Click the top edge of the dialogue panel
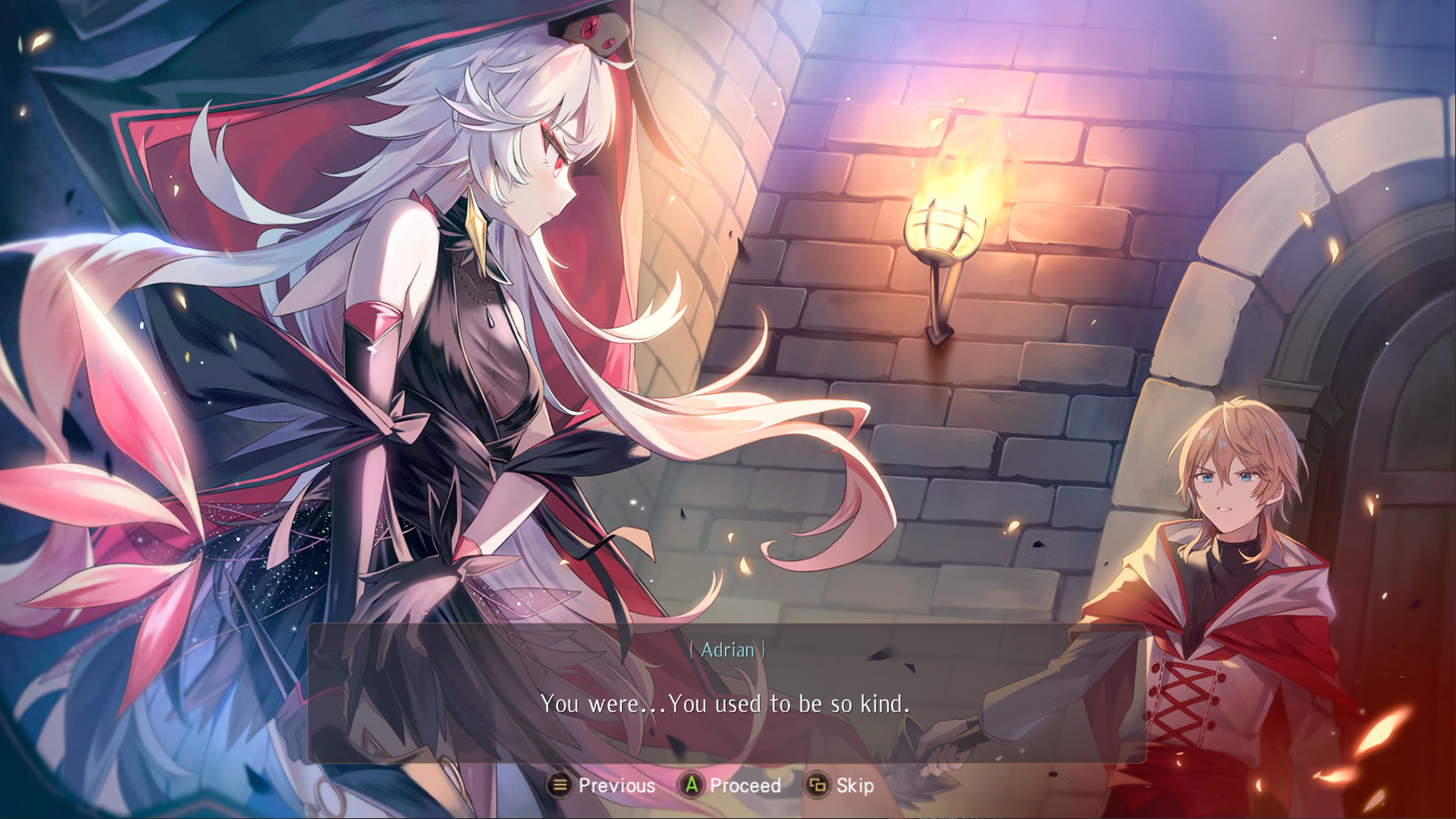1456x819 pixels. pyautogui.click(x=727, y=627)
